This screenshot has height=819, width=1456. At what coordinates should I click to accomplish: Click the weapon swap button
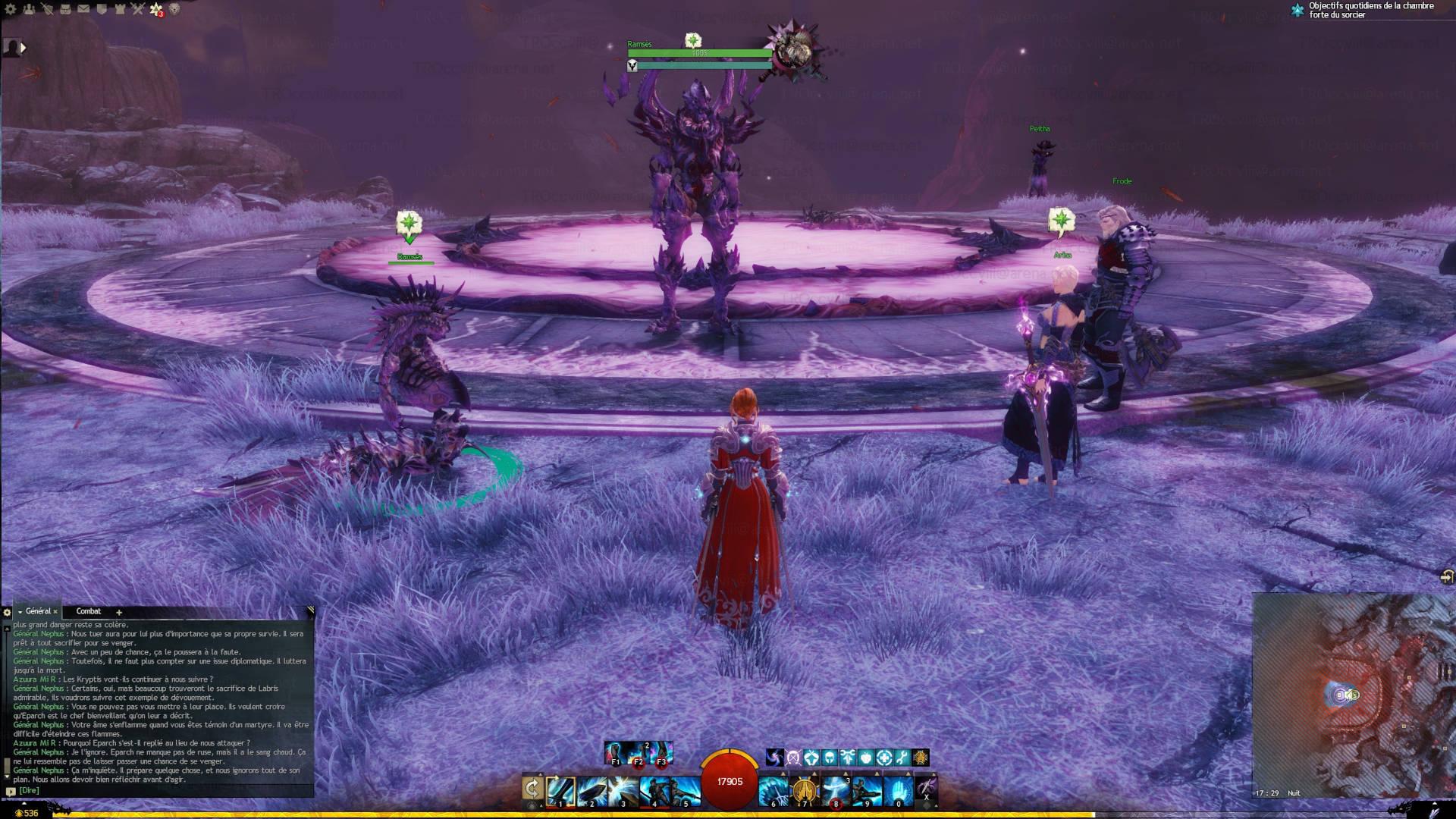(532, 789)
